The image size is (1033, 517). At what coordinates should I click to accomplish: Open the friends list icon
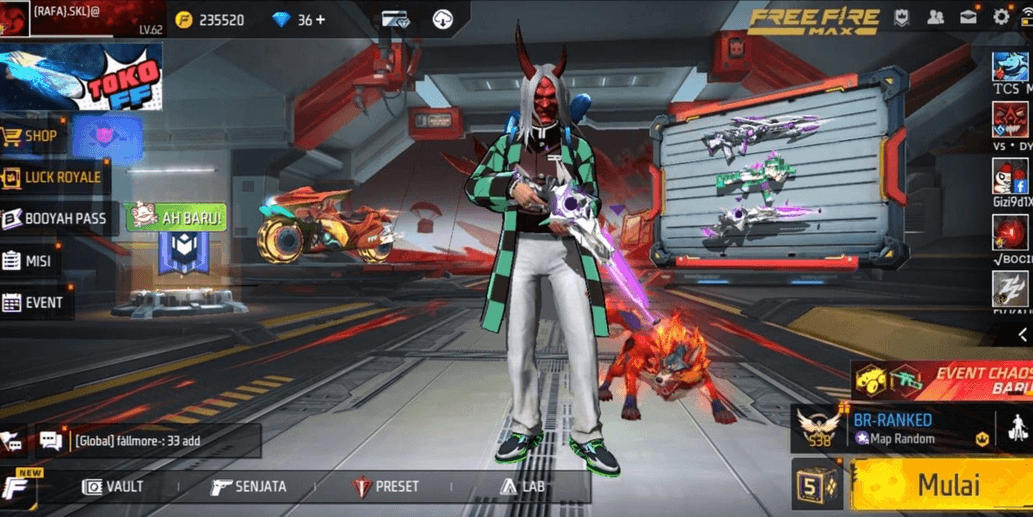point(936,18)
